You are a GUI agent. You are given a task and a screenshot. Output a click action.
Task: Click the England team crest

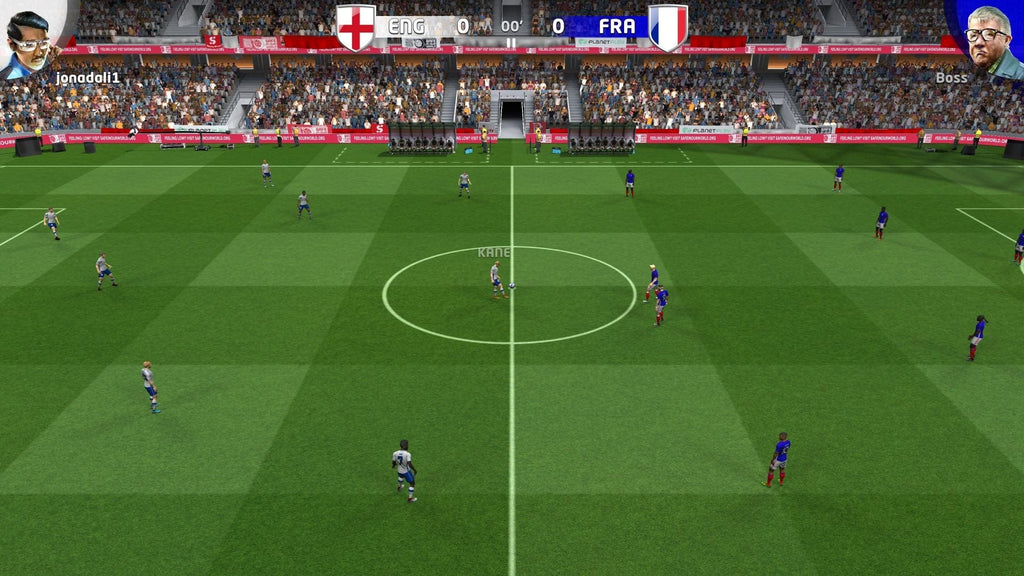point(355,27)
